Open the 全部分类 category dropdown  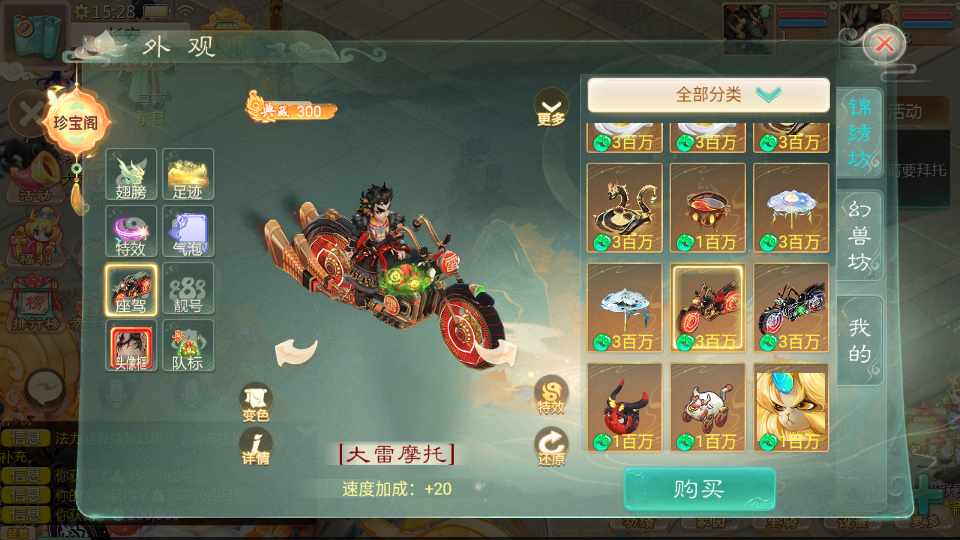708,95
